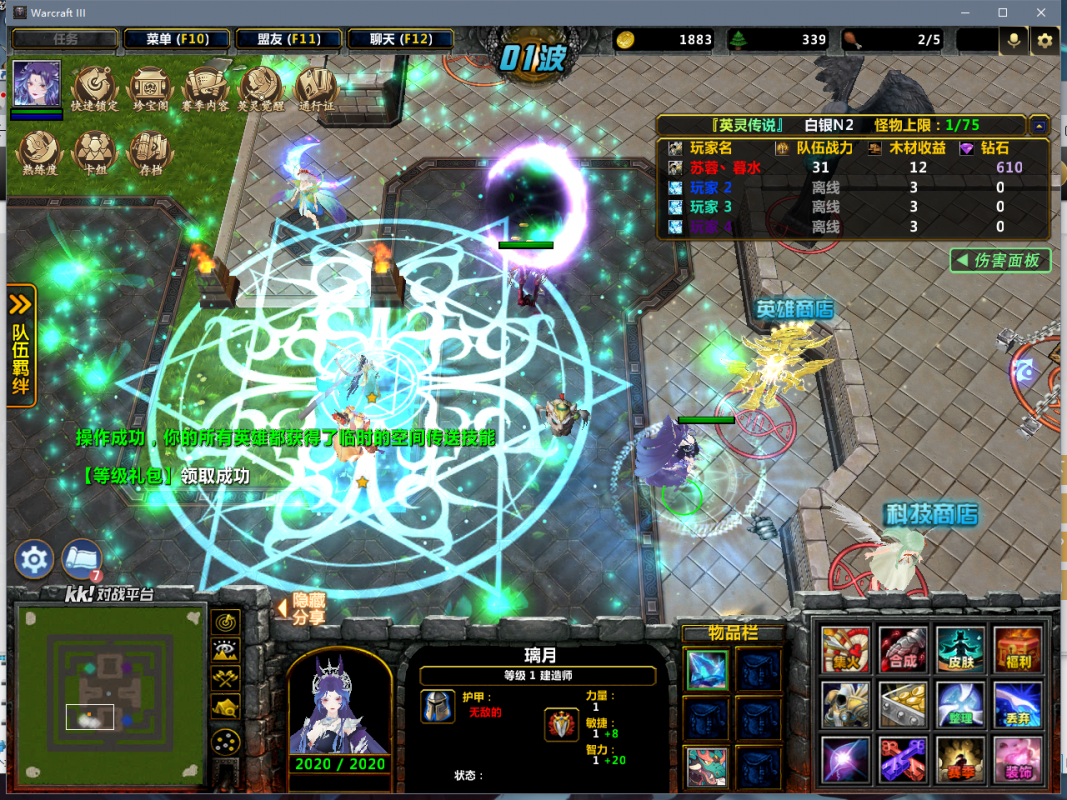Open the 菜单 (F10) menu
This screenshot has height=800, width=1067.
(176, 40)
